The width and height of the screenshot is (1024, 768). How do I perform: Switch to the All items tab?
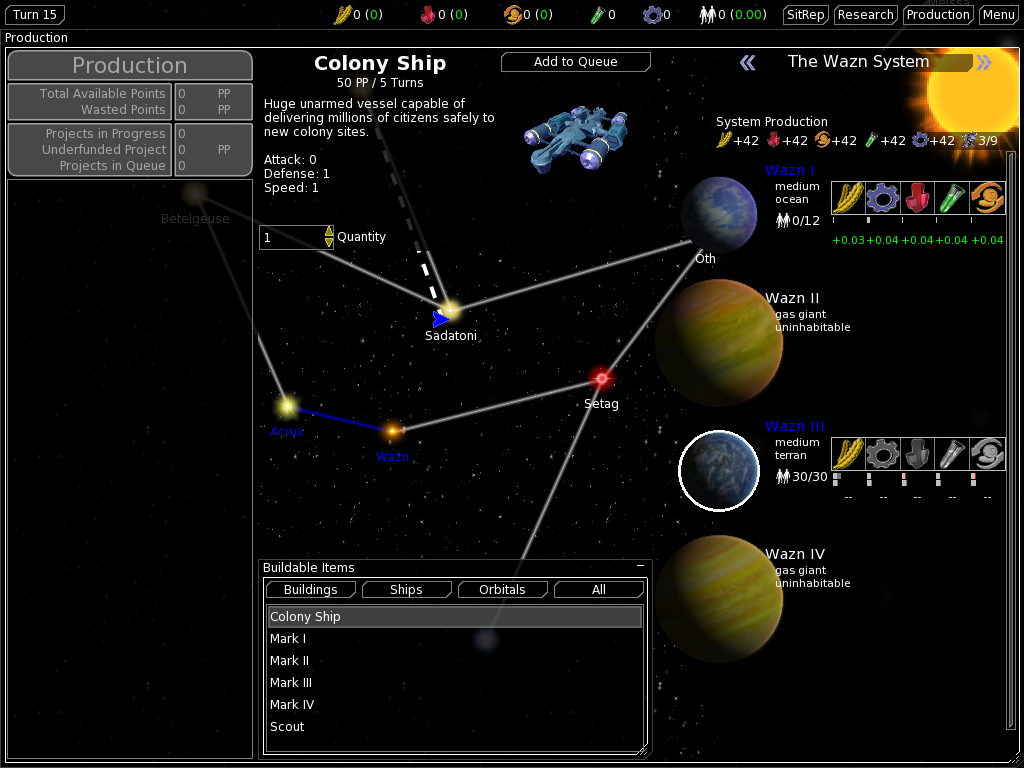[598, 590]
